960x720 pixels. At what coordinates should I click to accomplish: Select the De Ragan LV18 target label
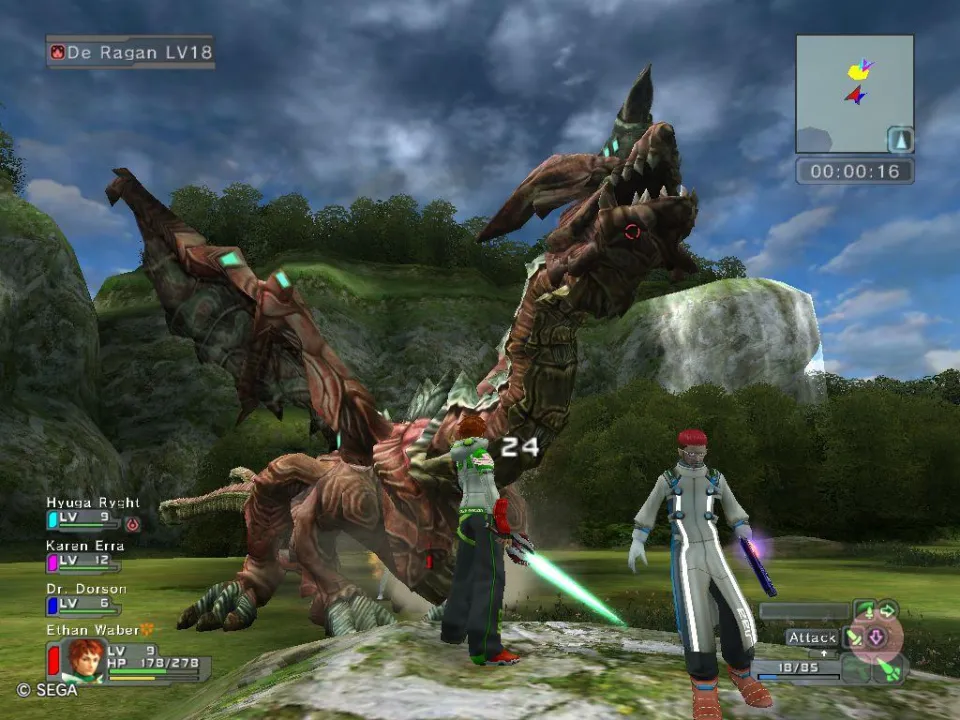coord(130,52)
